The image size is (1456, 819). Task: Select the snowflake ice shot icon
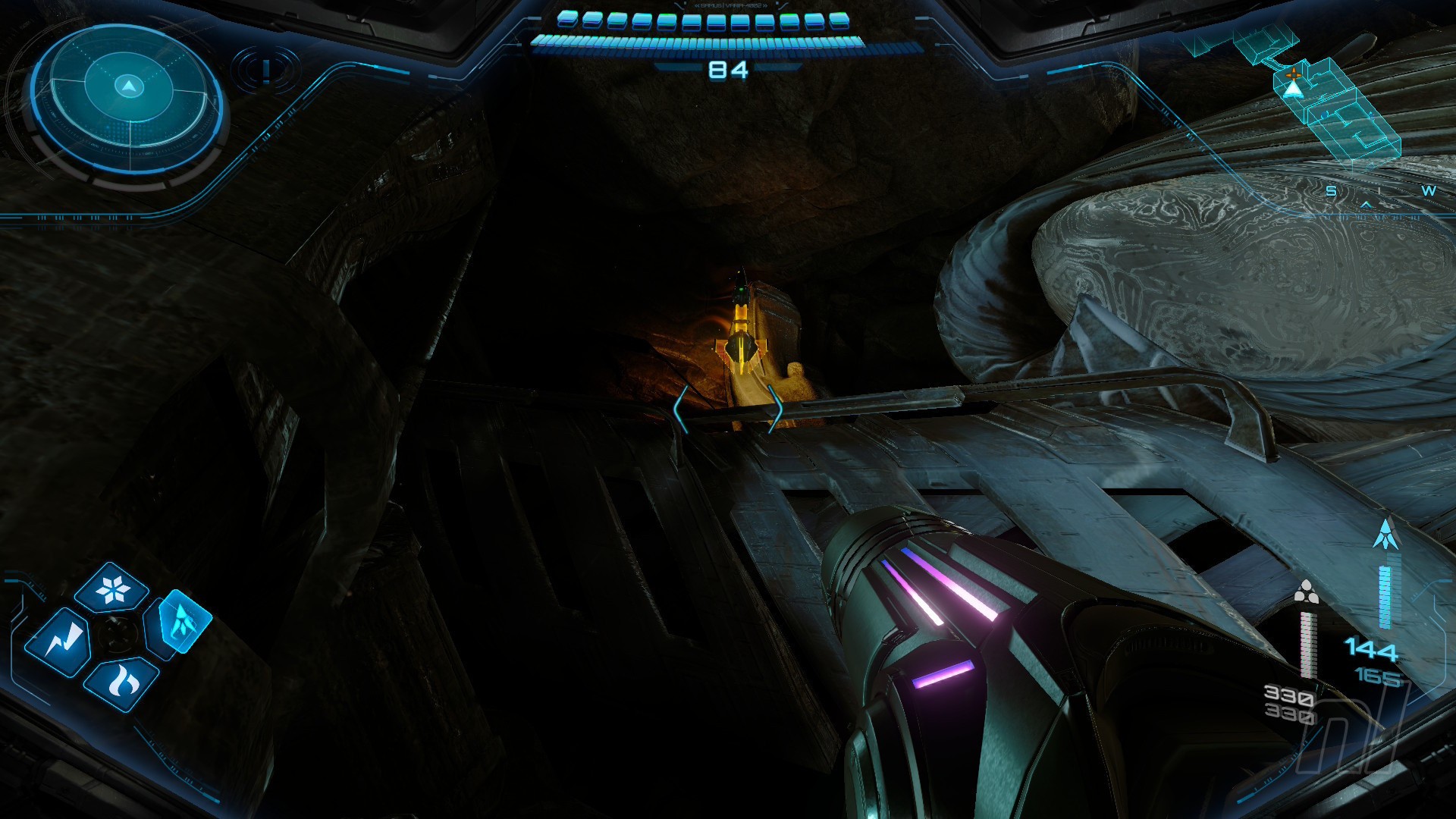112,589
